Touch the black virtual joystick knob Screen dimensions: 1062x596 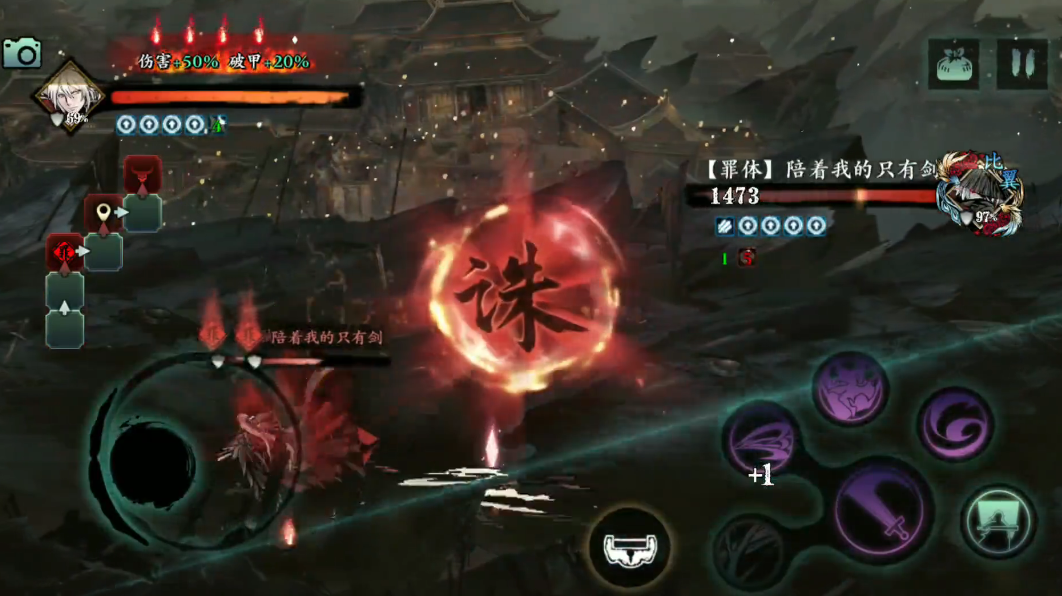(x=152, y=465)
